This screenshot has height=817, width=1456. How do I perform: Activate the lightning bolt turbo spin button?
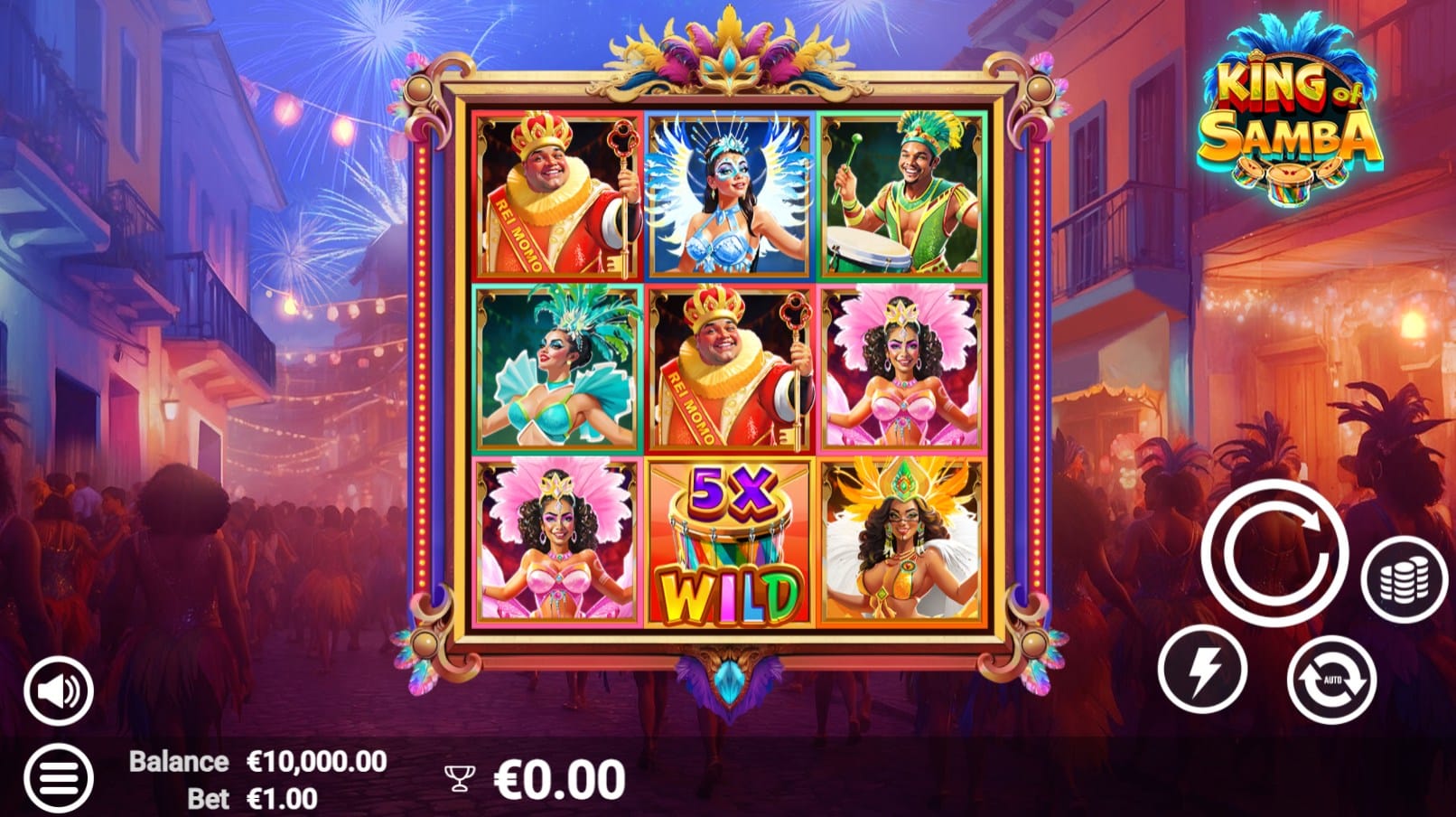[x=1202, y=670]
